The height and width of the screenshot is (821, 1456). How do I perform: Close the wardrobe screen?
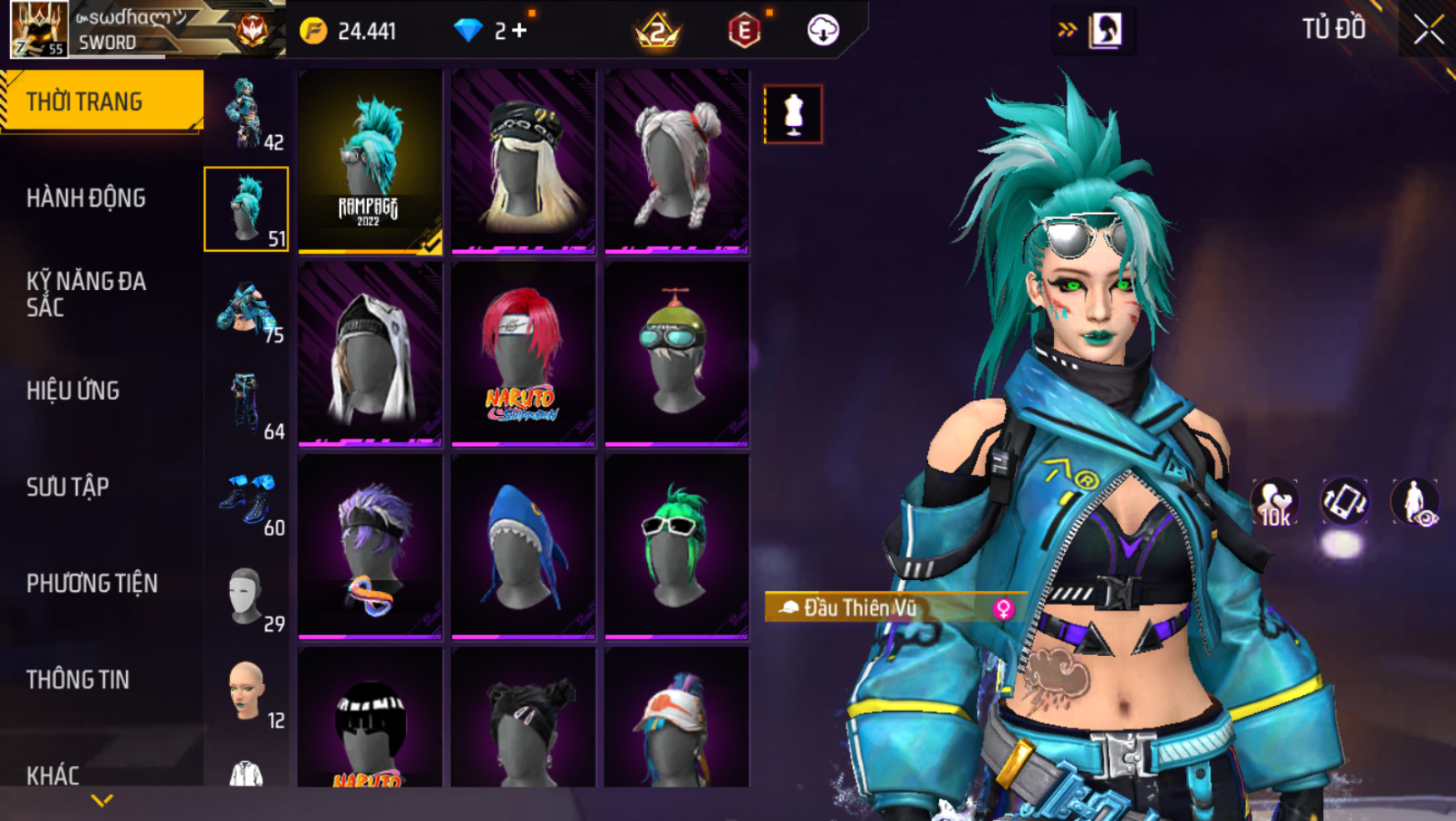[1427, 30]
